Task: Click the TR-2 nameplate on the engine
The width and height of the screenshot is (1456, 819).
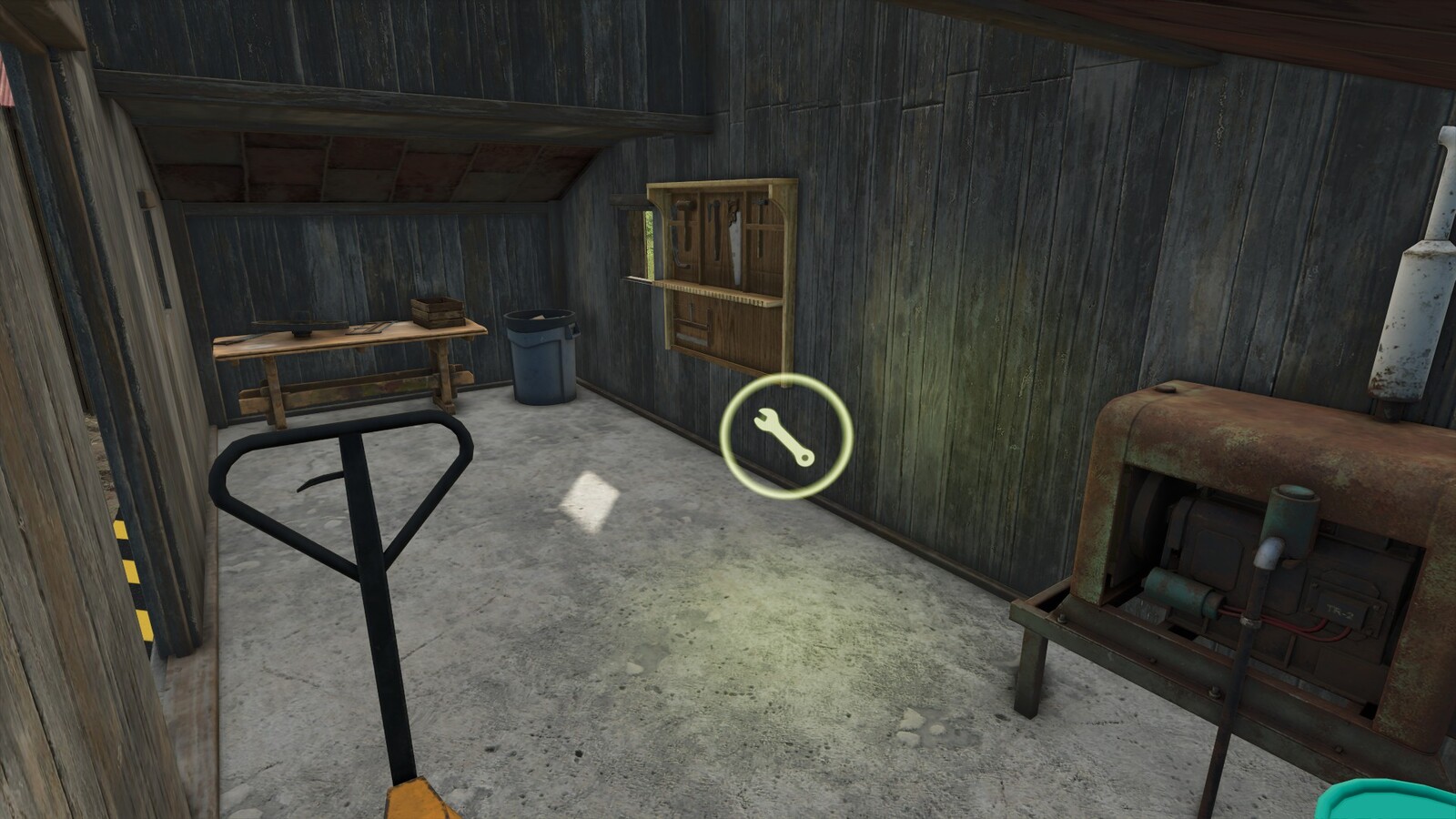Action: click(x=1340, y=612)
